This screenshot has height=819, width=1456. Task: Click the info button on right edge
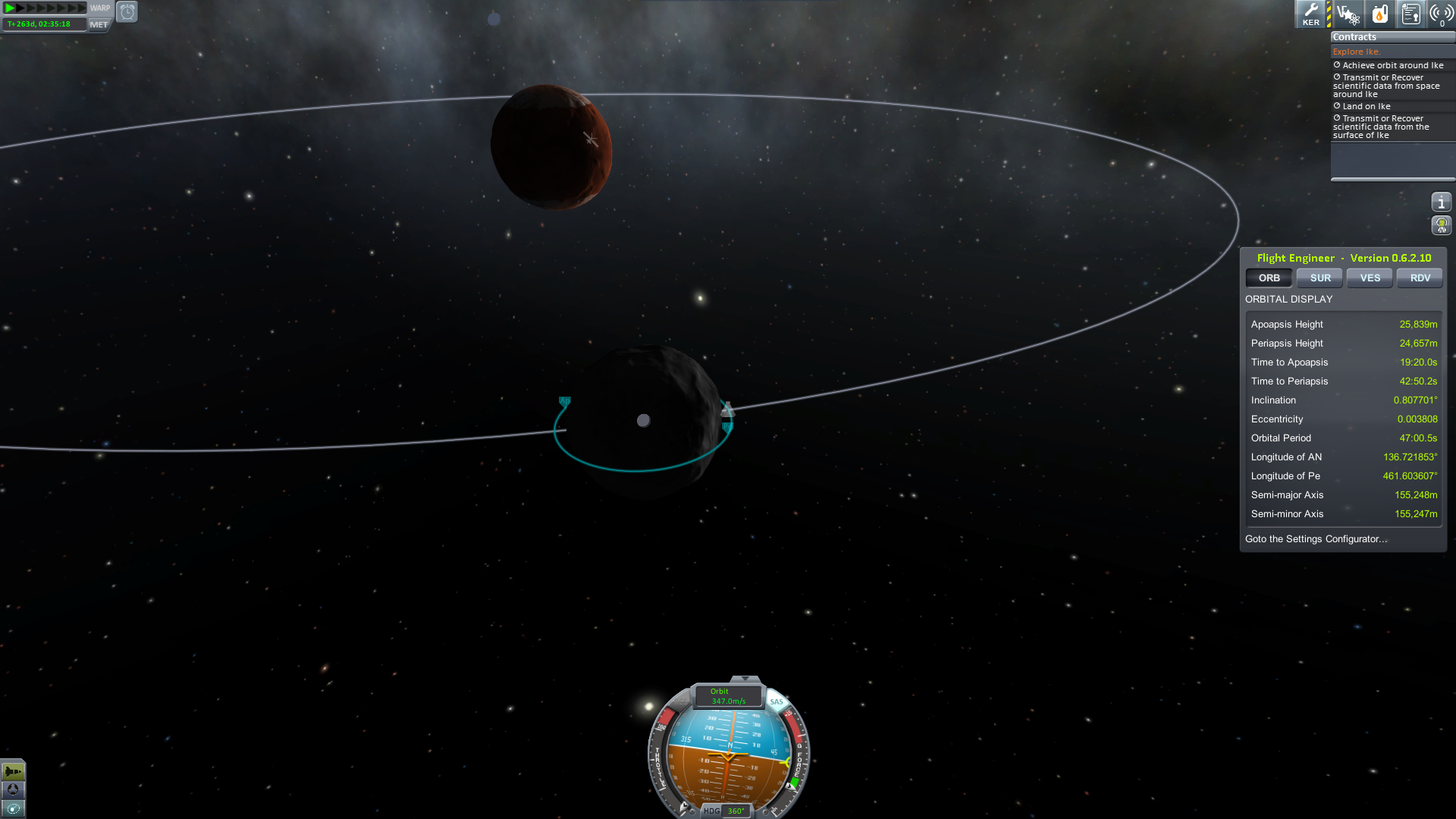point(1441,202)
